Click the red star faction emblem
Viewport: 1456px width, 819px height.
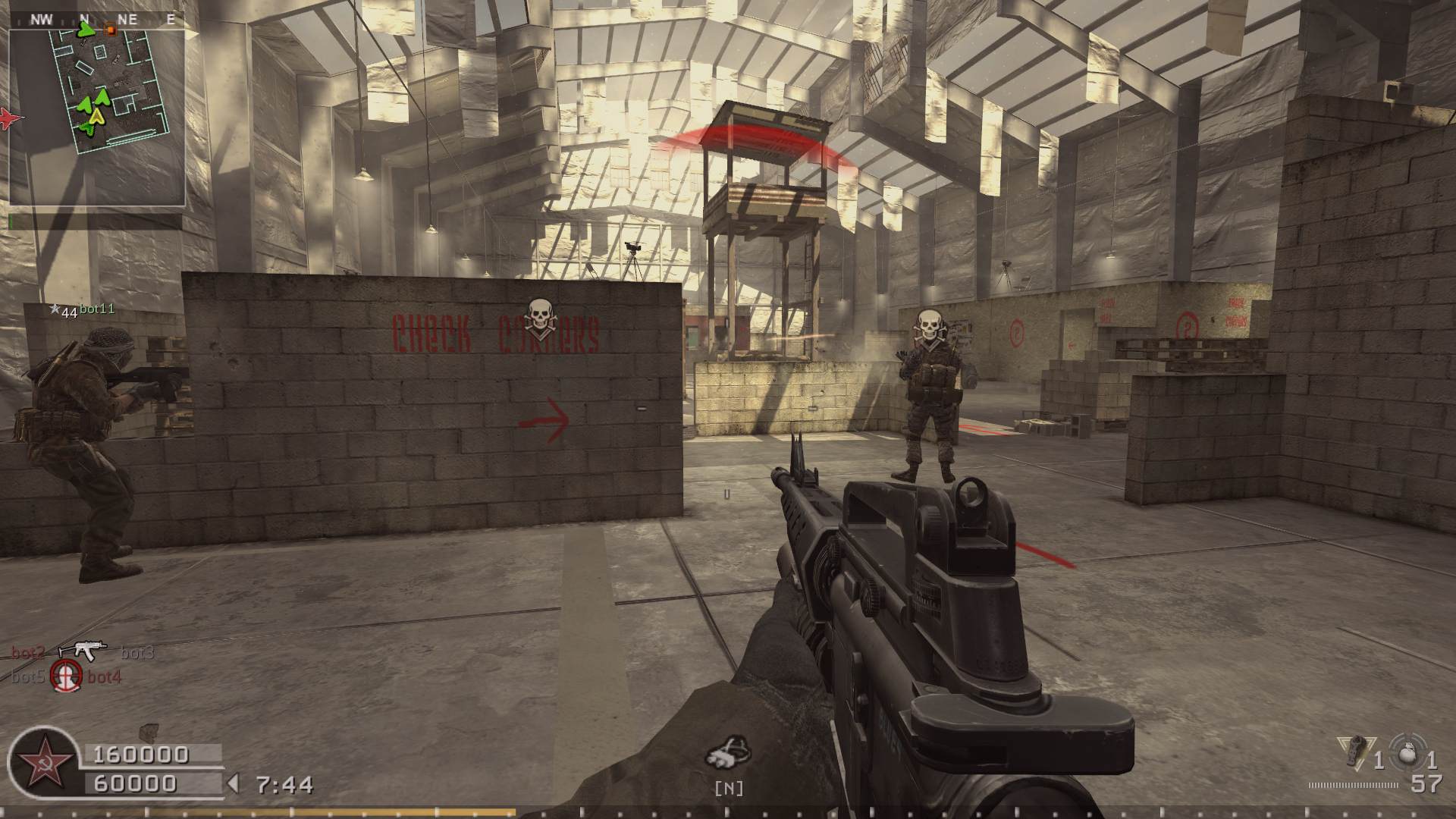(x=41, y=762)
